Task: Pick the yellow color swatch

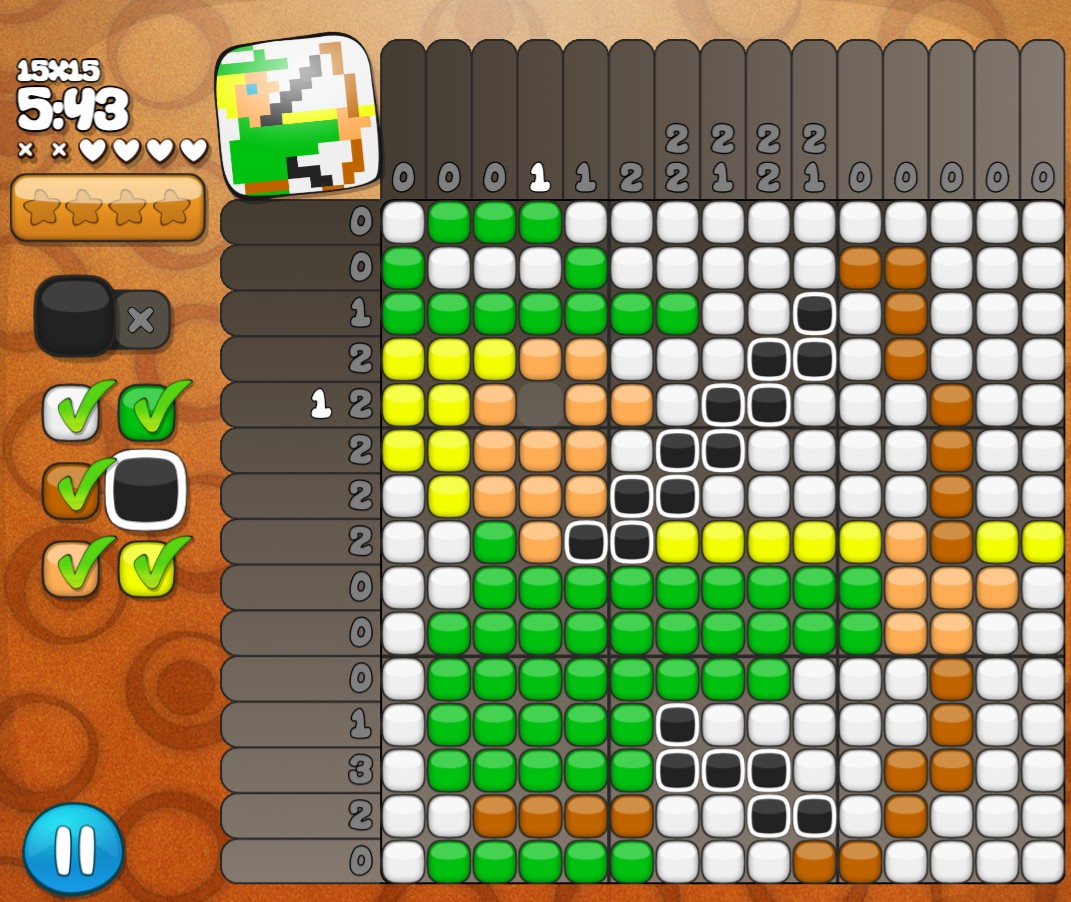Action: tap(147, 568)
